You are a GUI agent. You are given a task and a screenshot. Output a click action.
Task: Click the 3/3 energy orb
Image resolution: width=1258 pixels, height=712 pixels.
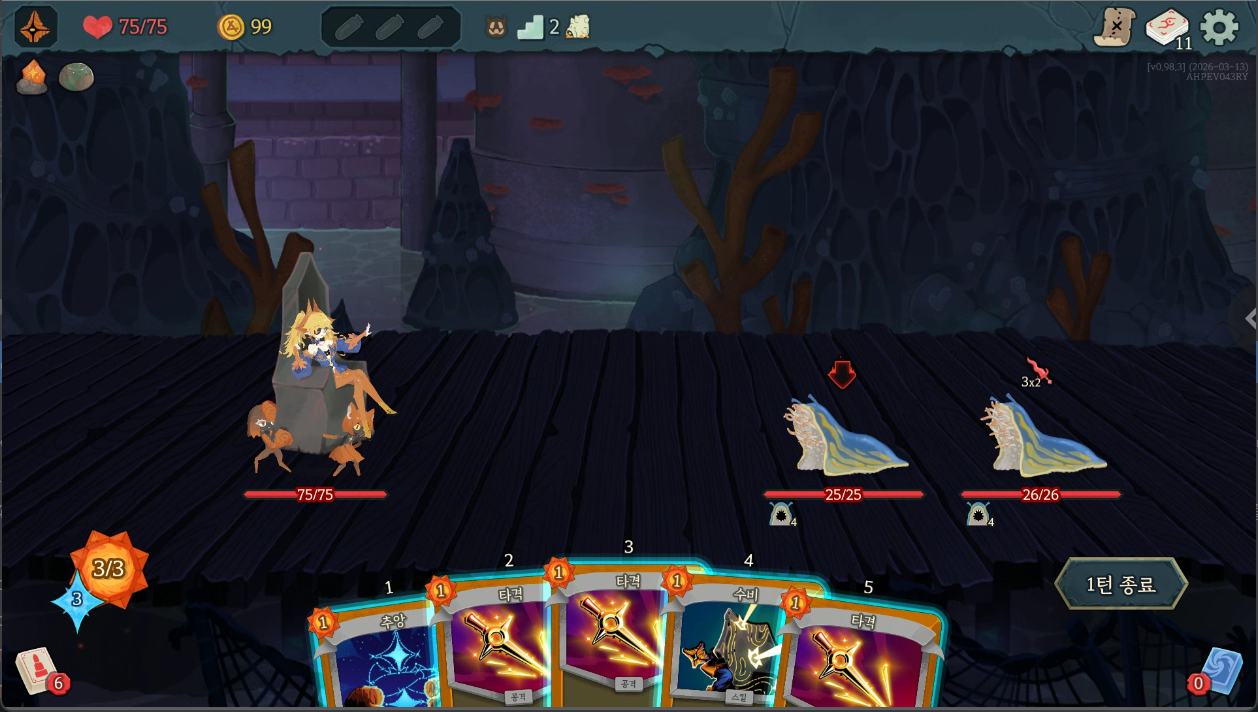coord(108,569)
